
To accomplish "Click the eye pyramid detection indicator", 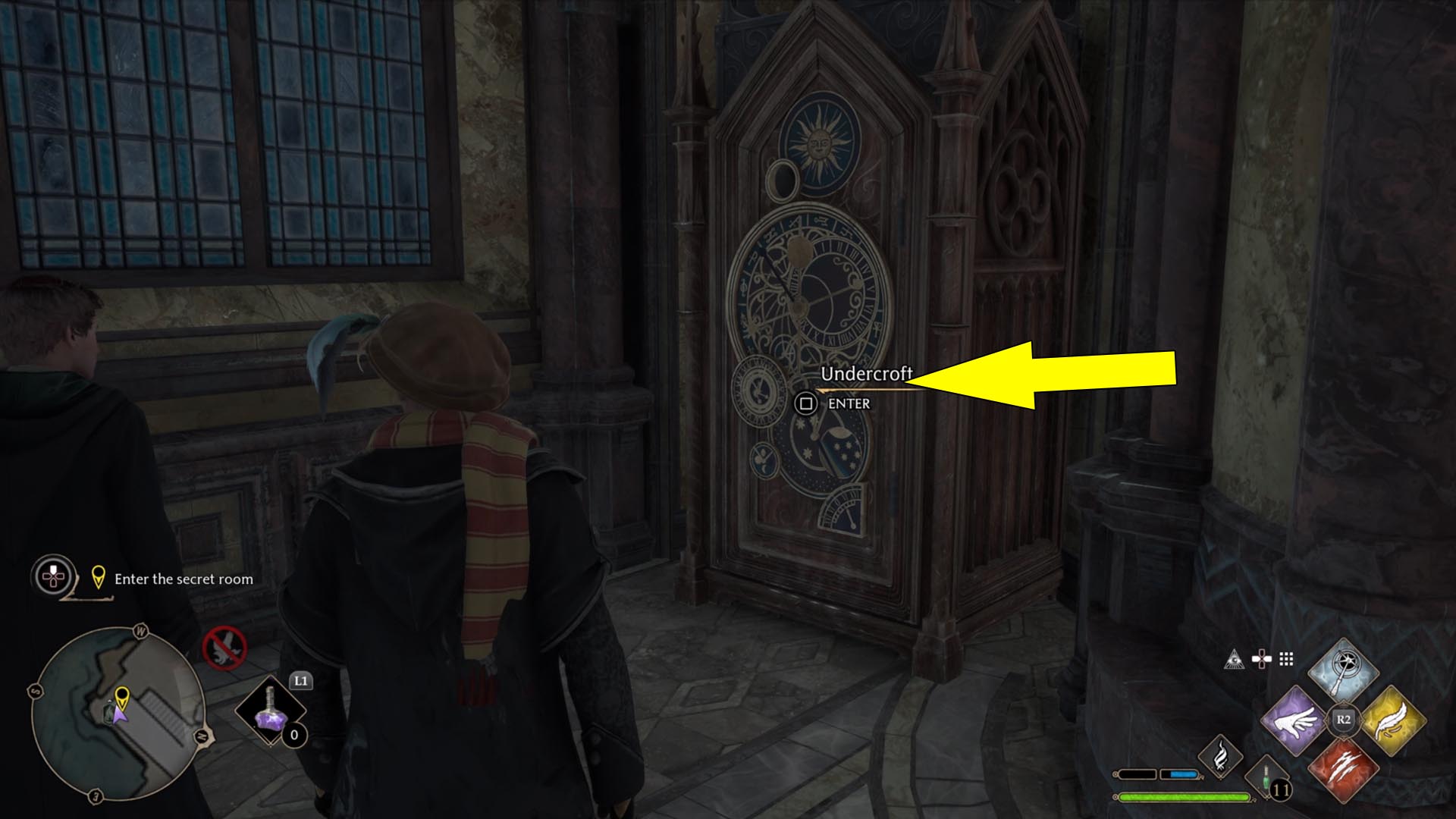I will click(x=1235, y=659).
